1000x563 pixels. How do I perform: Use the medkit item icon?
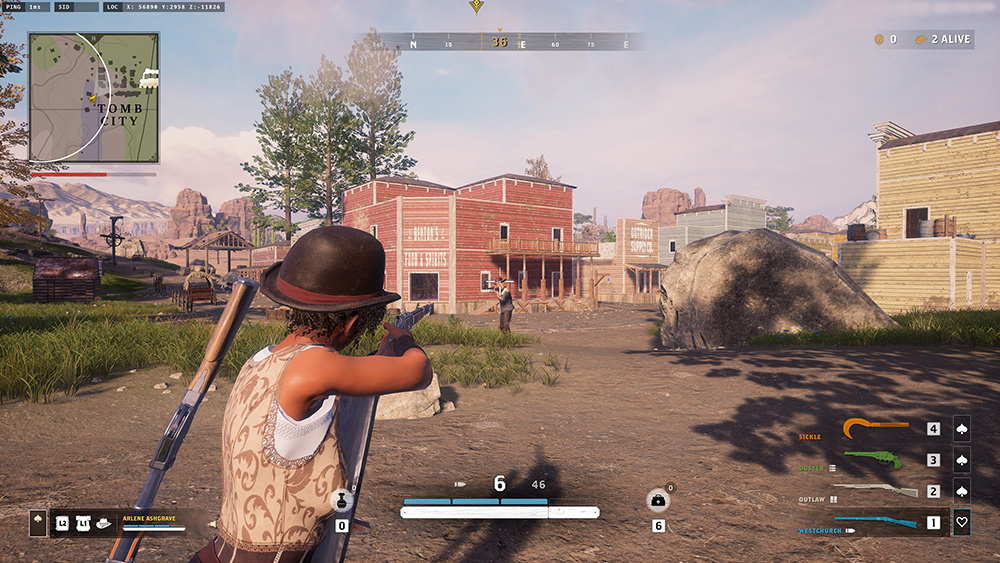[658, 501]
